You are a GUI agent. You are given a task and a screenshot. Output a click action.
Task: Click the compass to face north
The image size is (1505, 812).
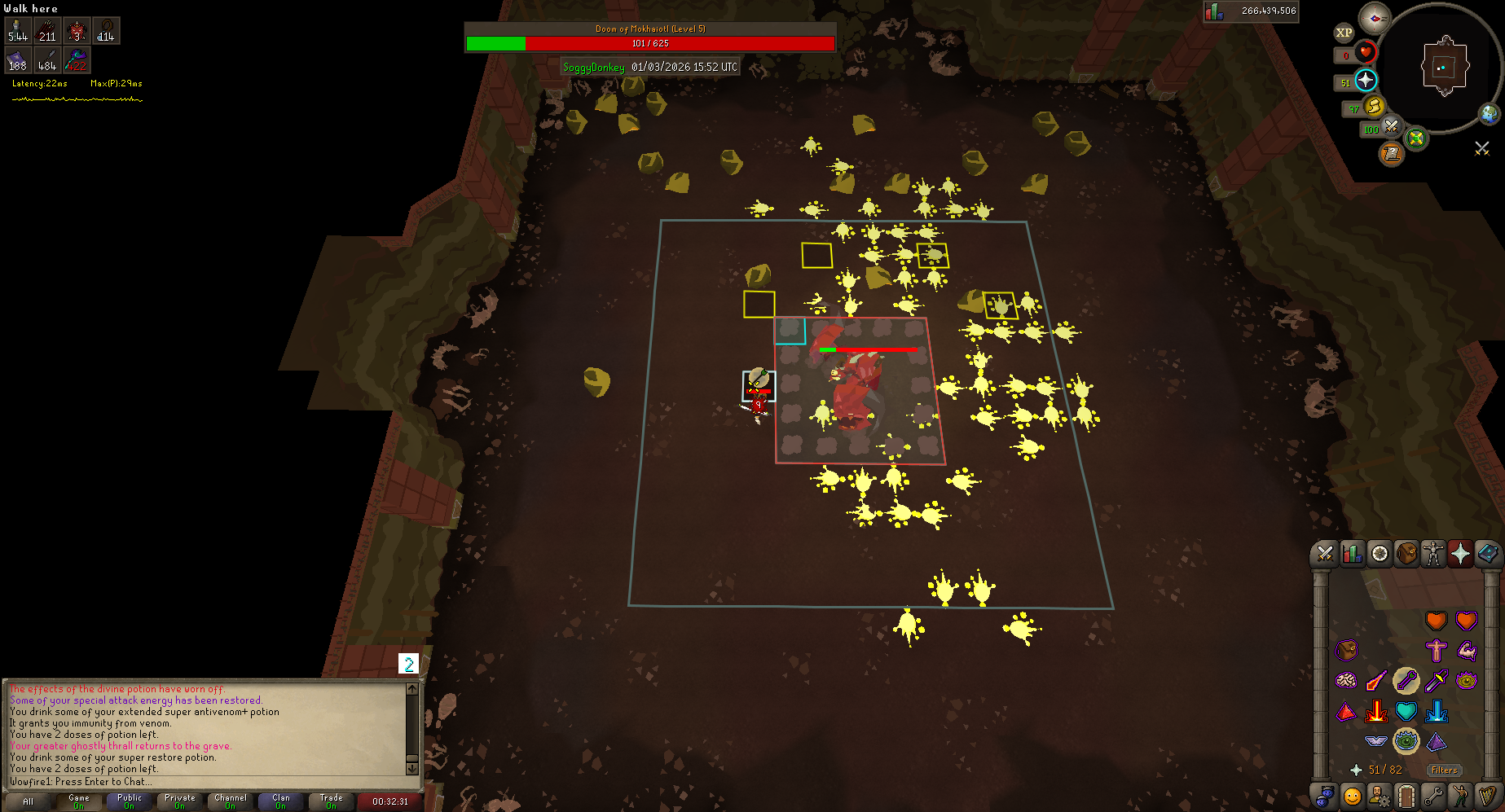(x=1375, y=18)
